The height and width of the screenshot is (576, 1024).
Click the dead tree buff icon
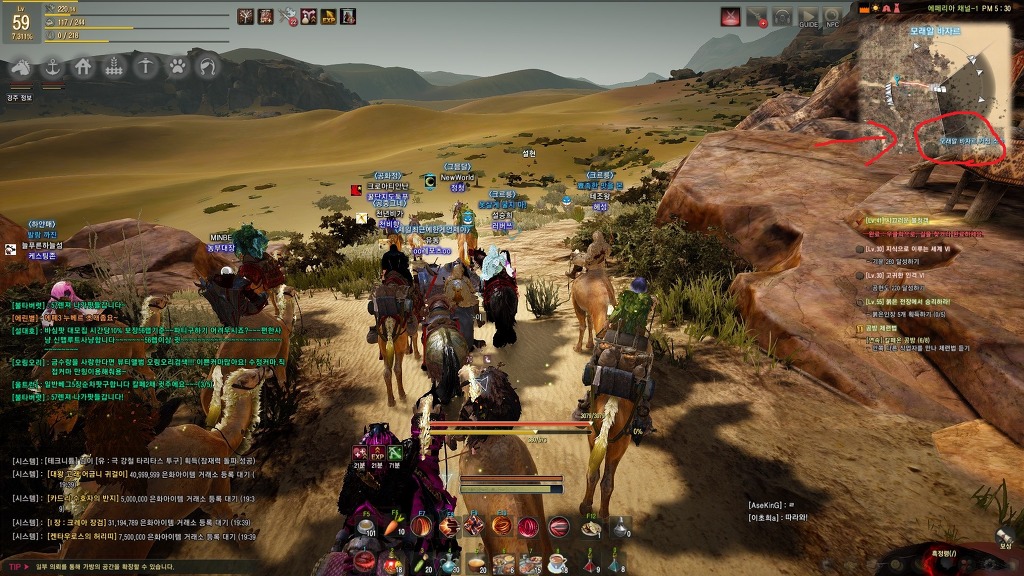point(245,16)
